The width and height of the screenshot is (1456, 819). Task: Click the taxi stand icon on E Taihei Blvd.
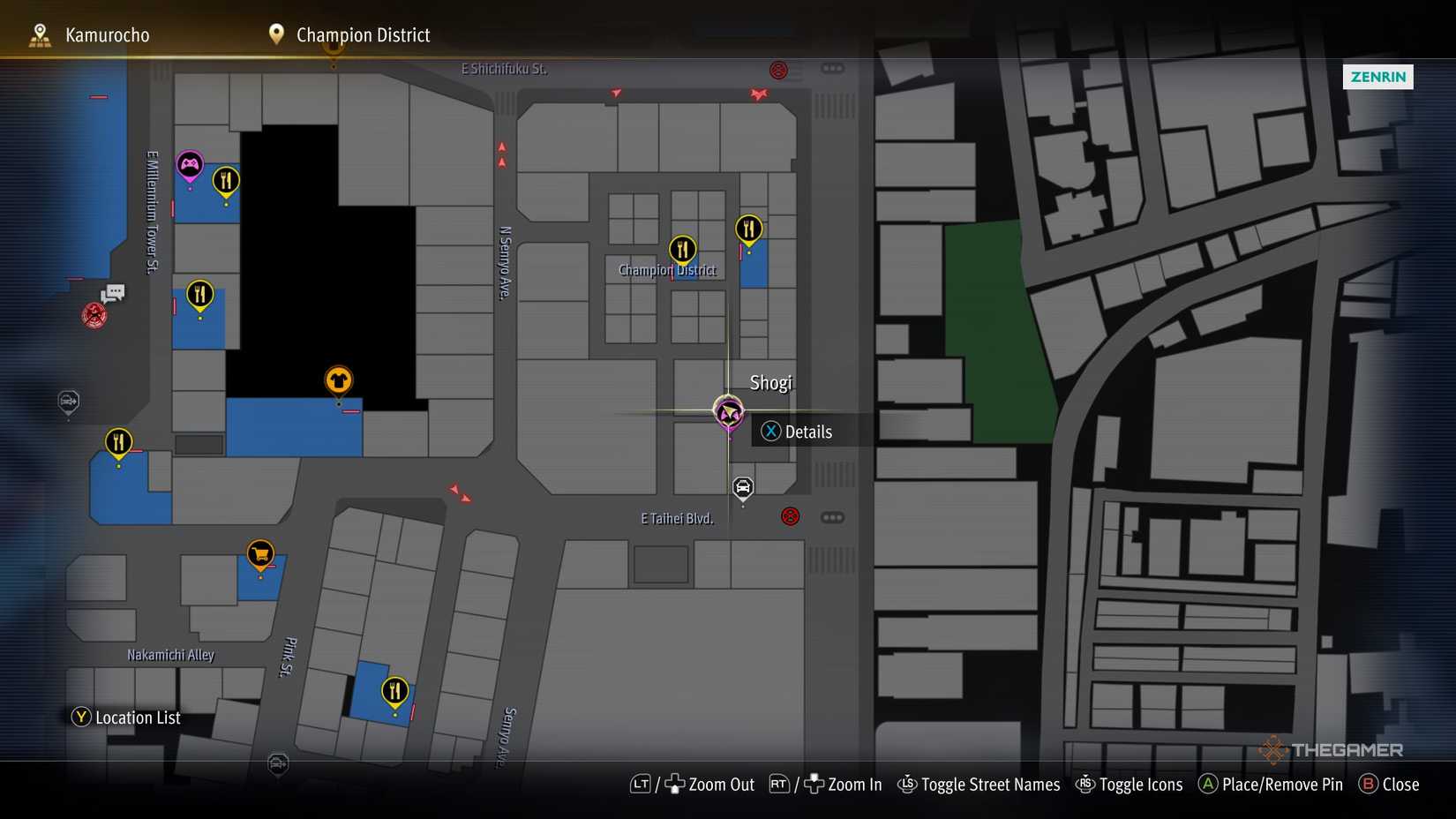742,488
